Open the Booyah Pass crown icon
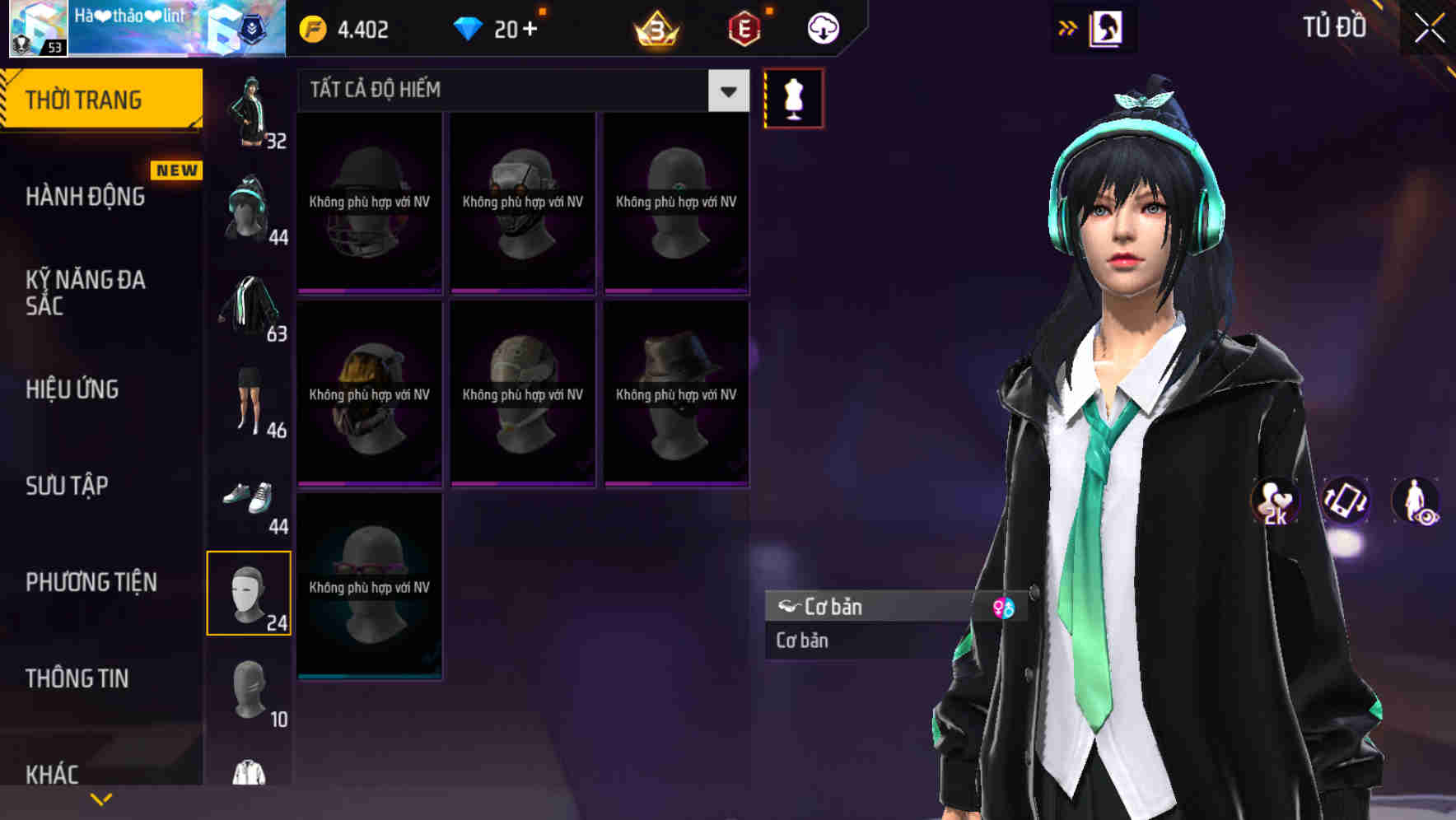Screen dimensions: 1456x820 pos(657,27)
